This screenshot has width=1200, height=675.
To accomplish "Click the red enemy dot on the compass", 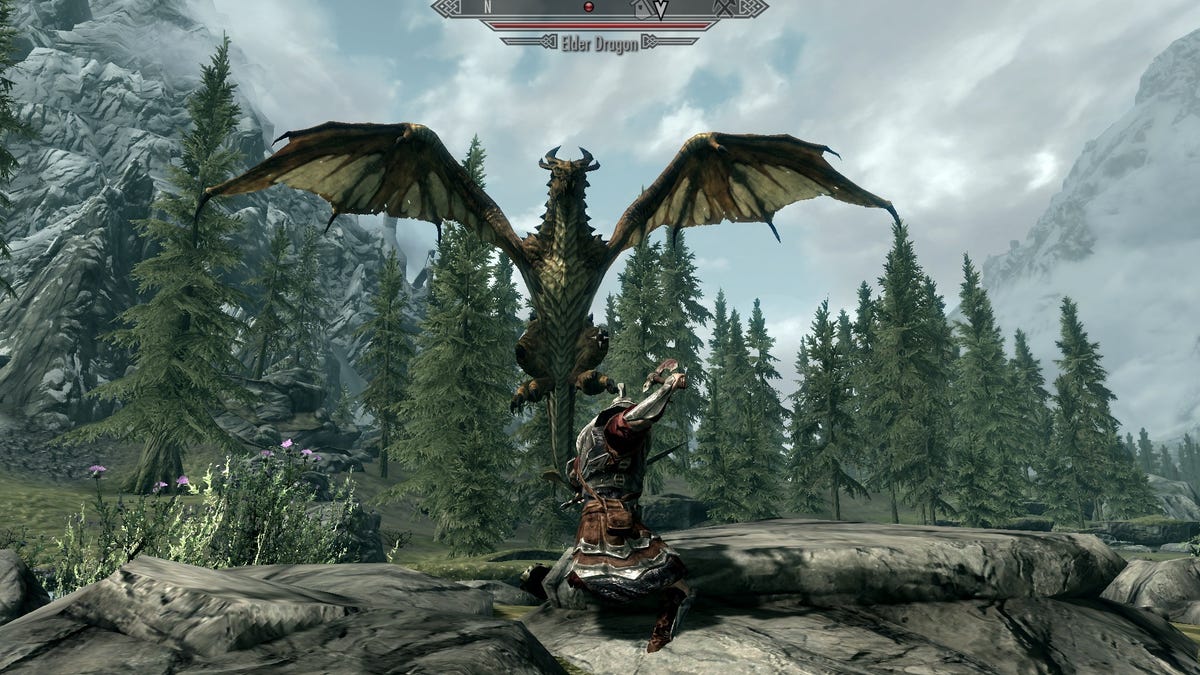I will coord(589,7).
